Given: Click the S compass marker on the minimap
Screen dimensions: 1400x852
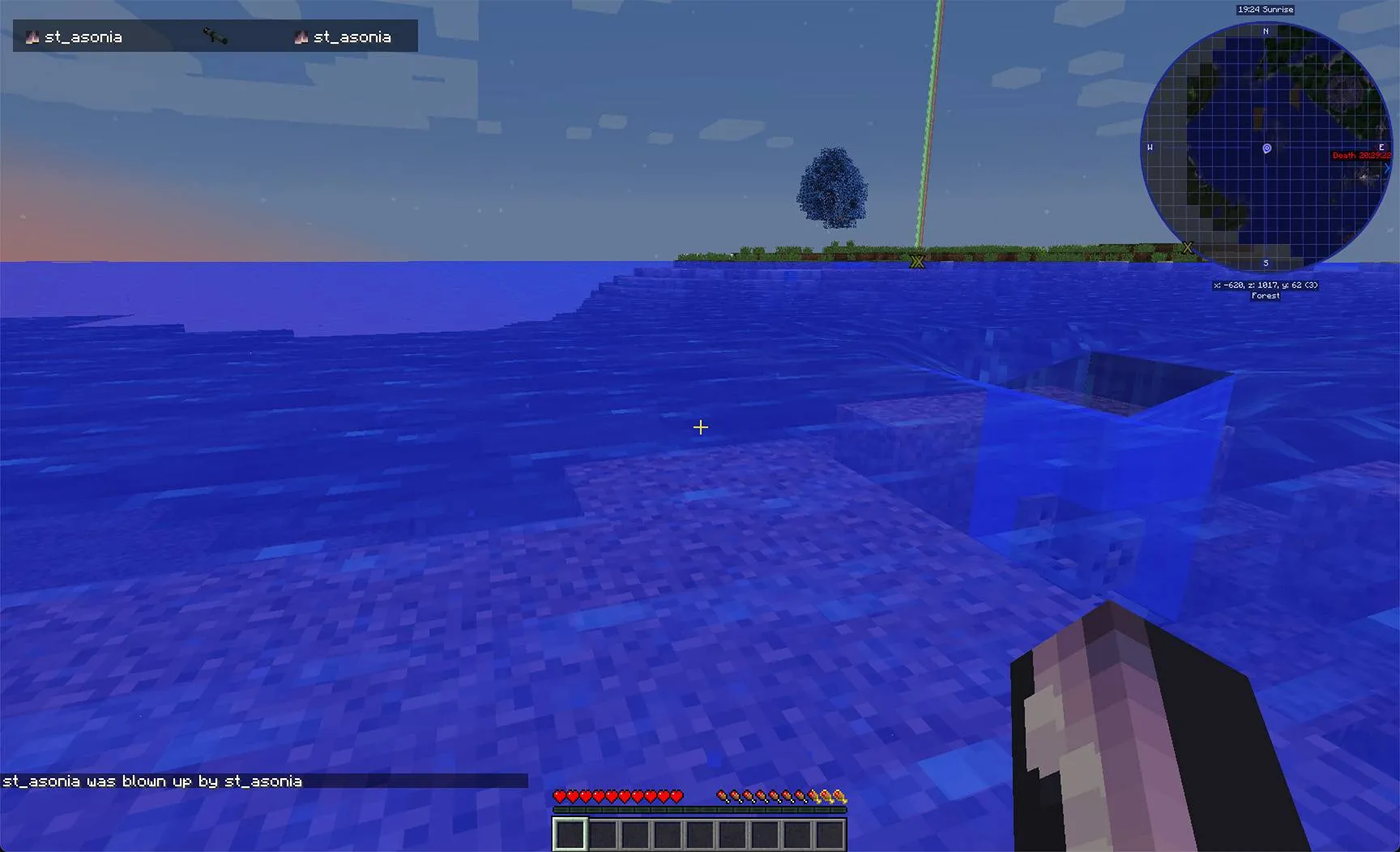Looking at the screenshot, I should click(1266, 261).
